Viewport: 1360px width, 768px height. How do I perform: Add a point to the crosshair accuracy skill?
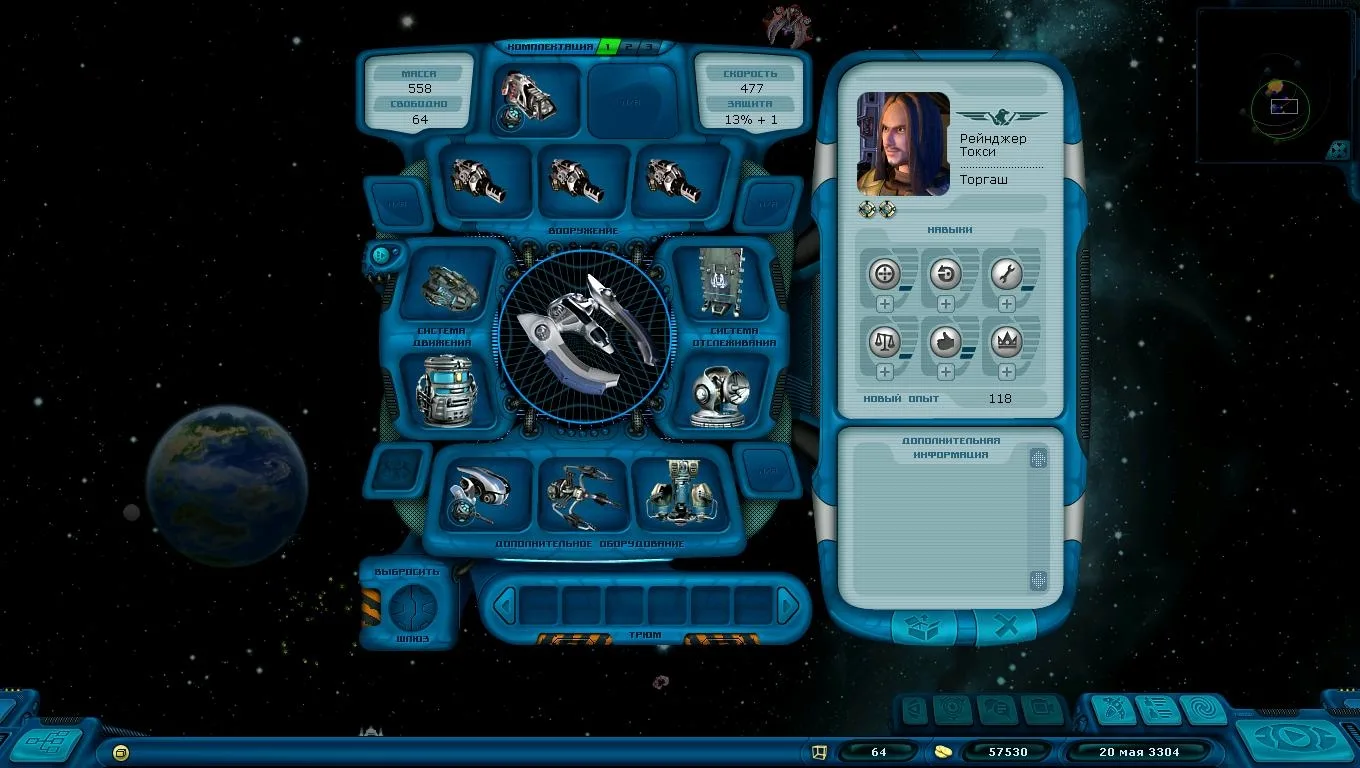(x=884, y=304)
